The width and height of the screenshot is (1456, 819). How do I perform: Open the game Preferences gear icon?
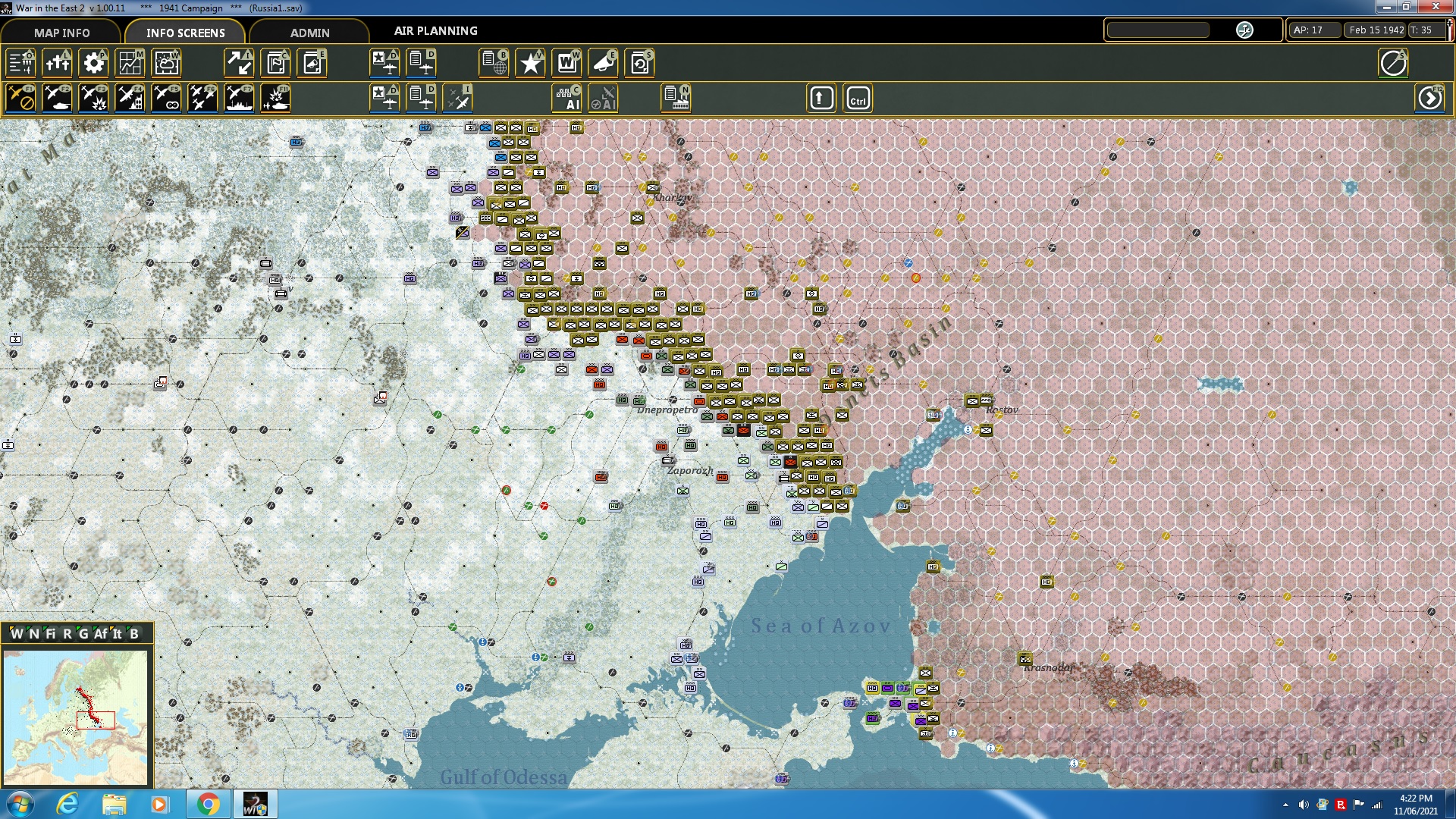[x=93, y=63]
